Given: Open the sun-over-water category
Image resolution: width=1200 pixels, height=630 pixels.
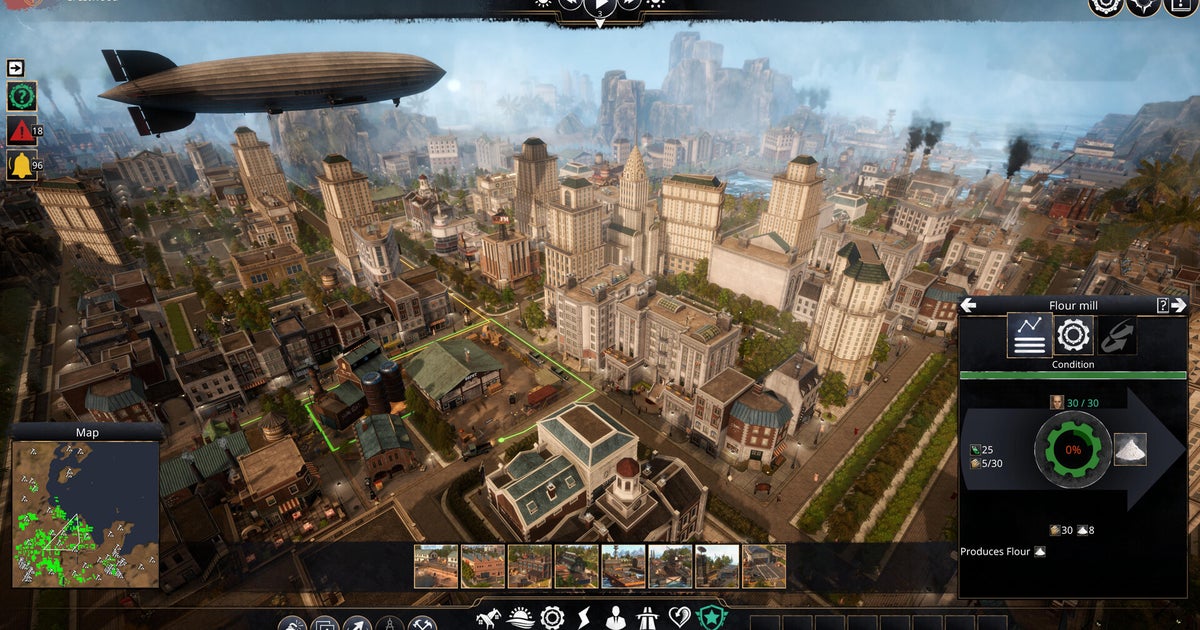Looking at the screenshot, I should point(520,618).
